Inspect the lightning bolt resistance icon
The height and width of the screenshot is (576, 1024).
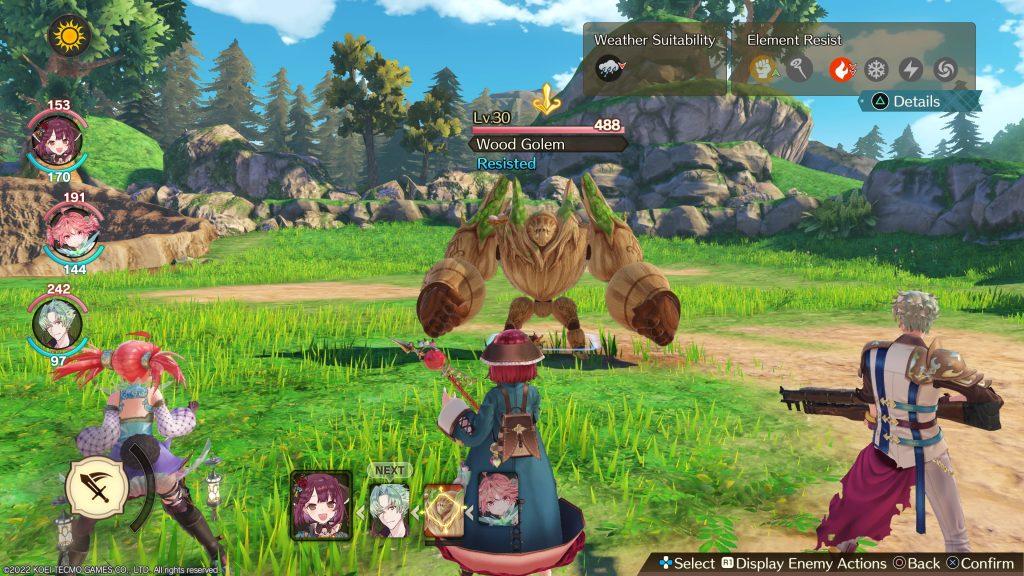(910, 69)
